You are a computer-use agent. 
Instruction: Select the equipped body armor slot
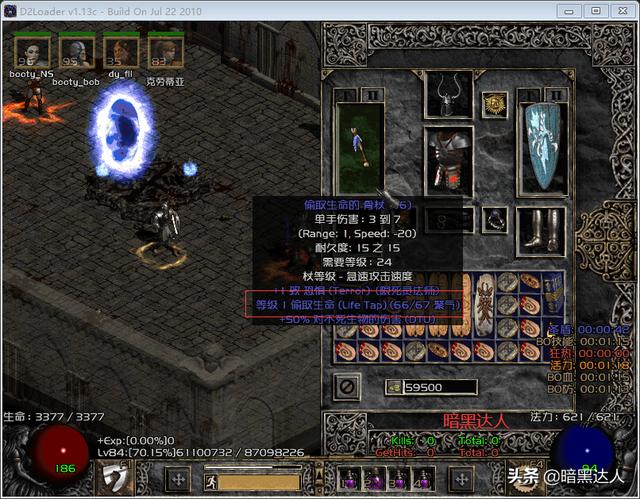click(x=449, y=155)
